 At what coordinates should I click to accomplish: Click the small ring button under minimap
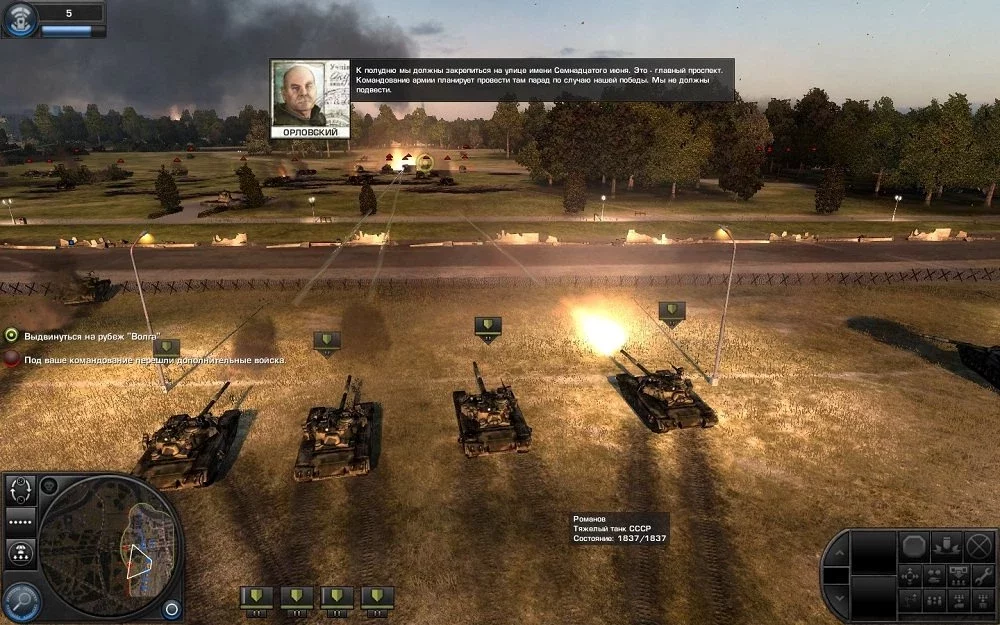pyautogui.click(x=172, y=608)
